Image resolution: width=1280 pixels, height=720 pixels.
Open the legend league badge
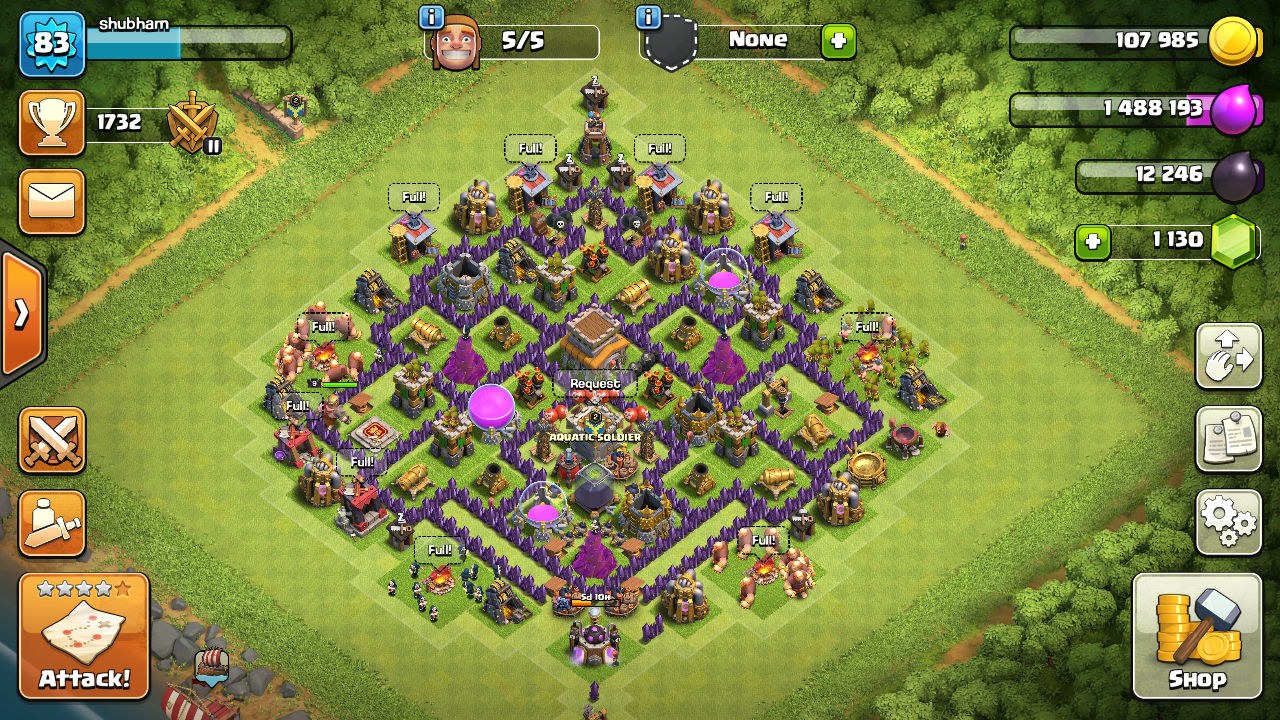click(192, 123)
